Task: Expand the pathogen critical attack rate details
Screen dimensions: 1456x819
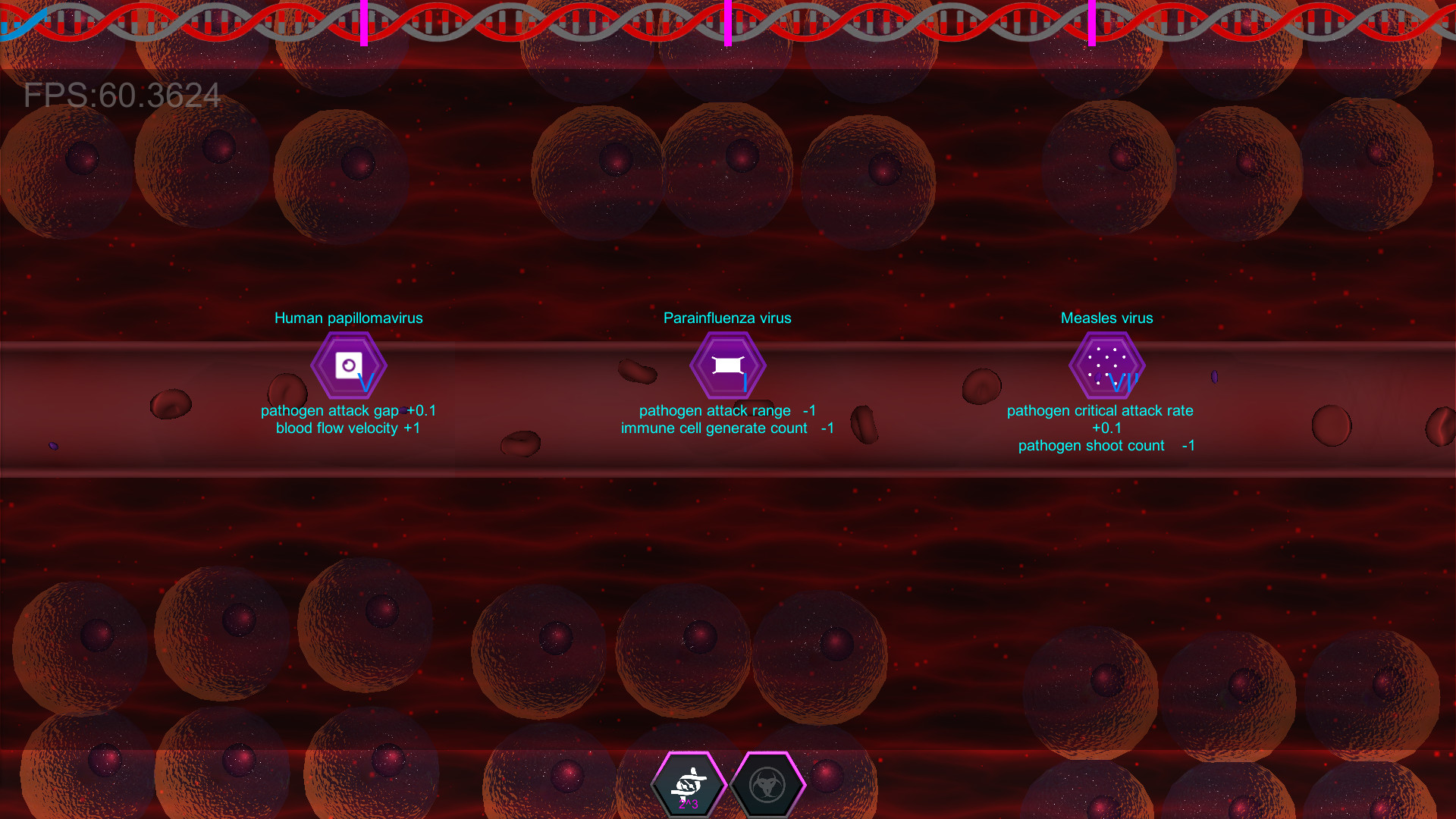Action: [x=1100, y=410]
